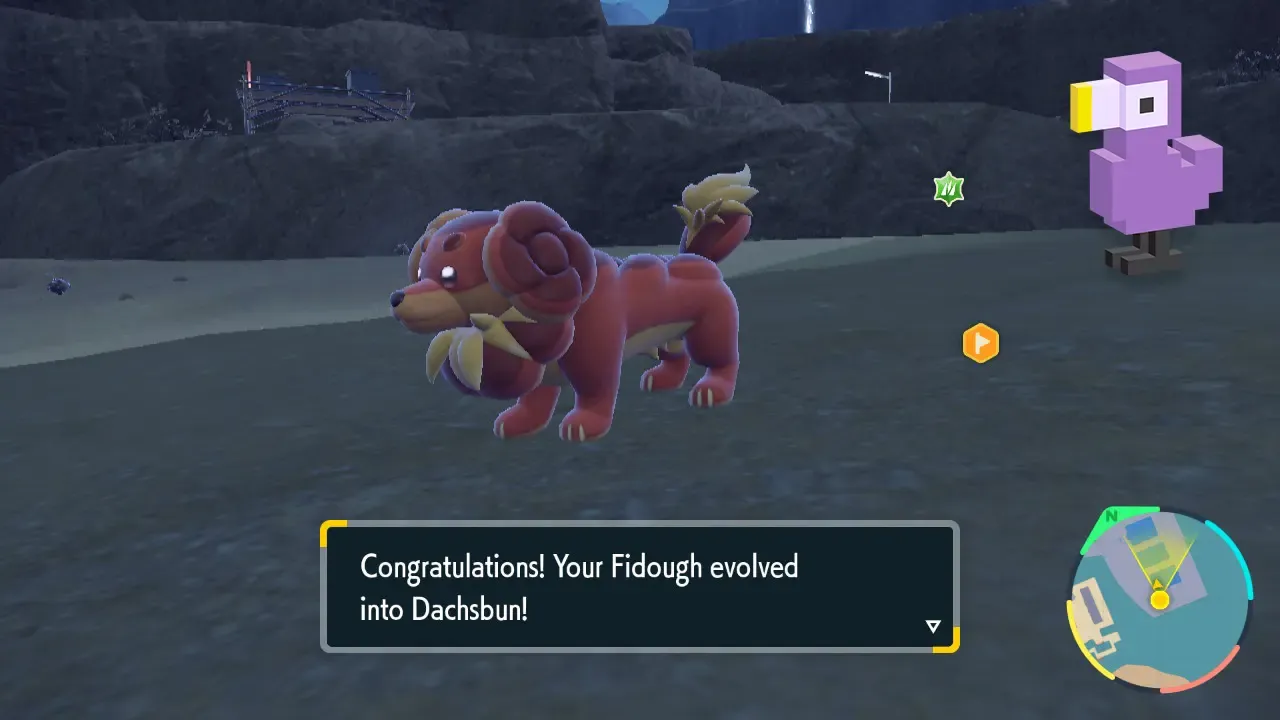Select the streetlight in the background

pyautogui.click(x=878, y=80)
